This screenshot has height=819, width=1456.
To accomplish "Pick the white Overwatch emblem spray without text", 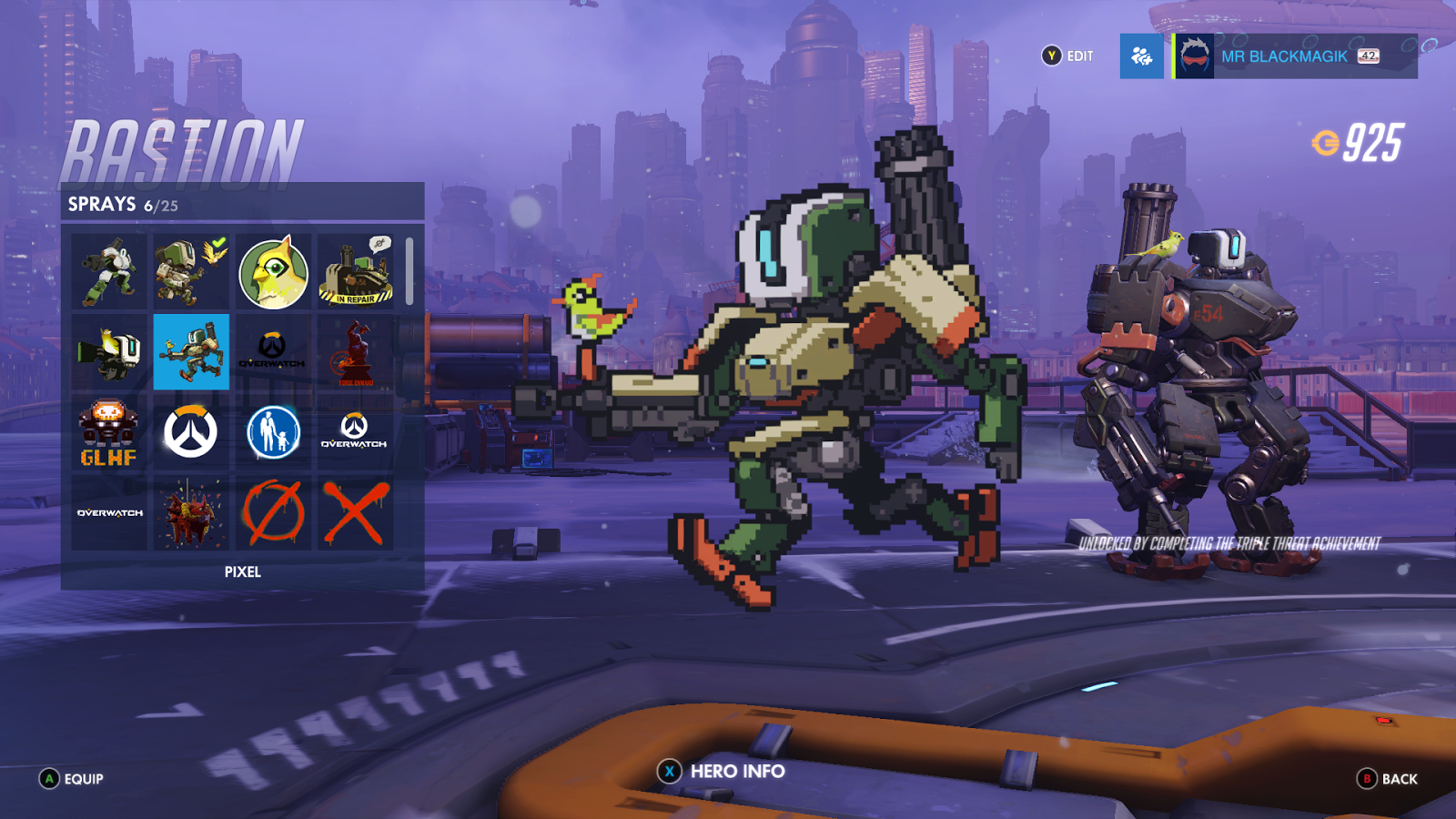I will coord(191,433).
